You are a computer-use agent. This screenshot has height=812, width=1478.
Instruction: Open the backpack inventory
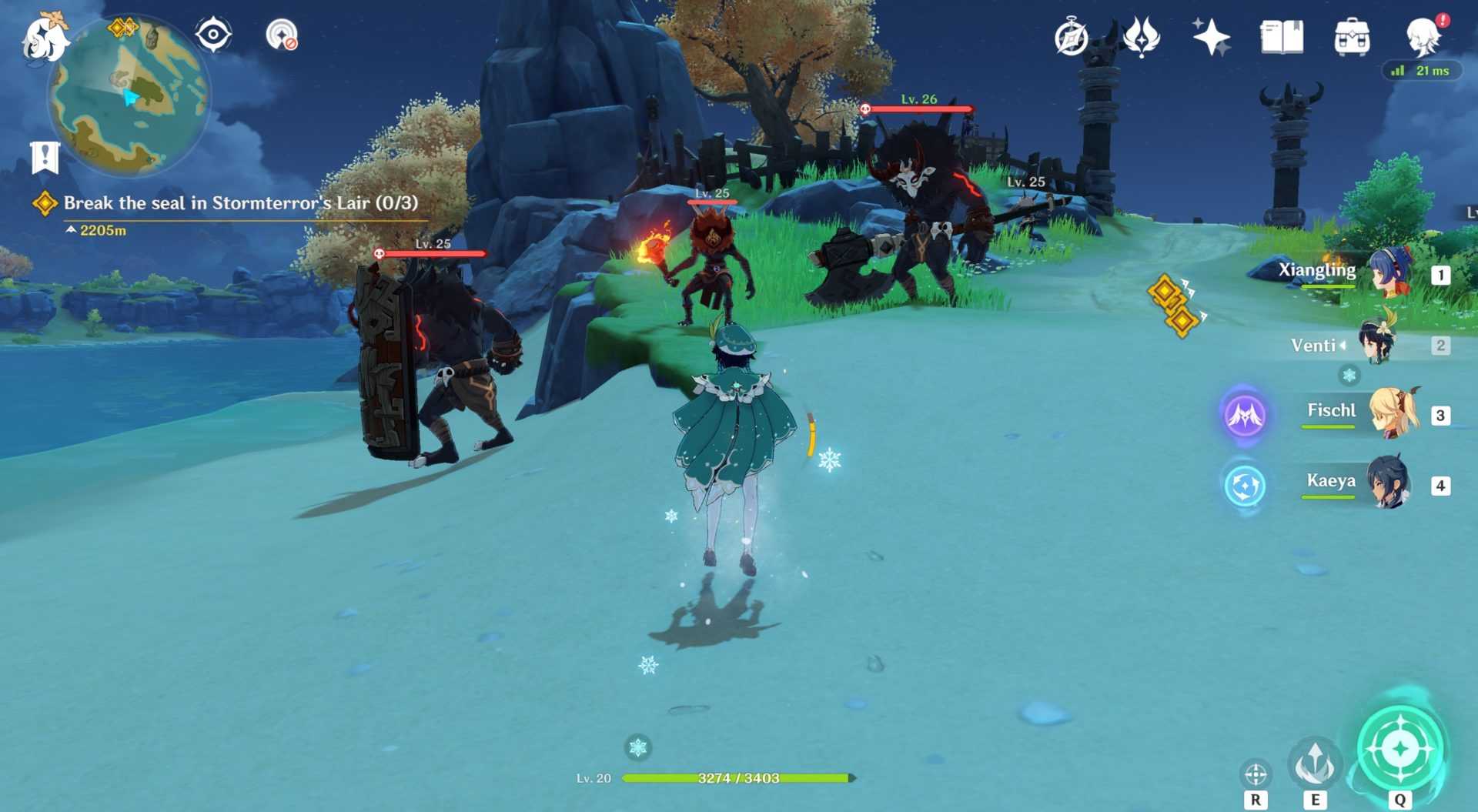(x=1352, y=37)
